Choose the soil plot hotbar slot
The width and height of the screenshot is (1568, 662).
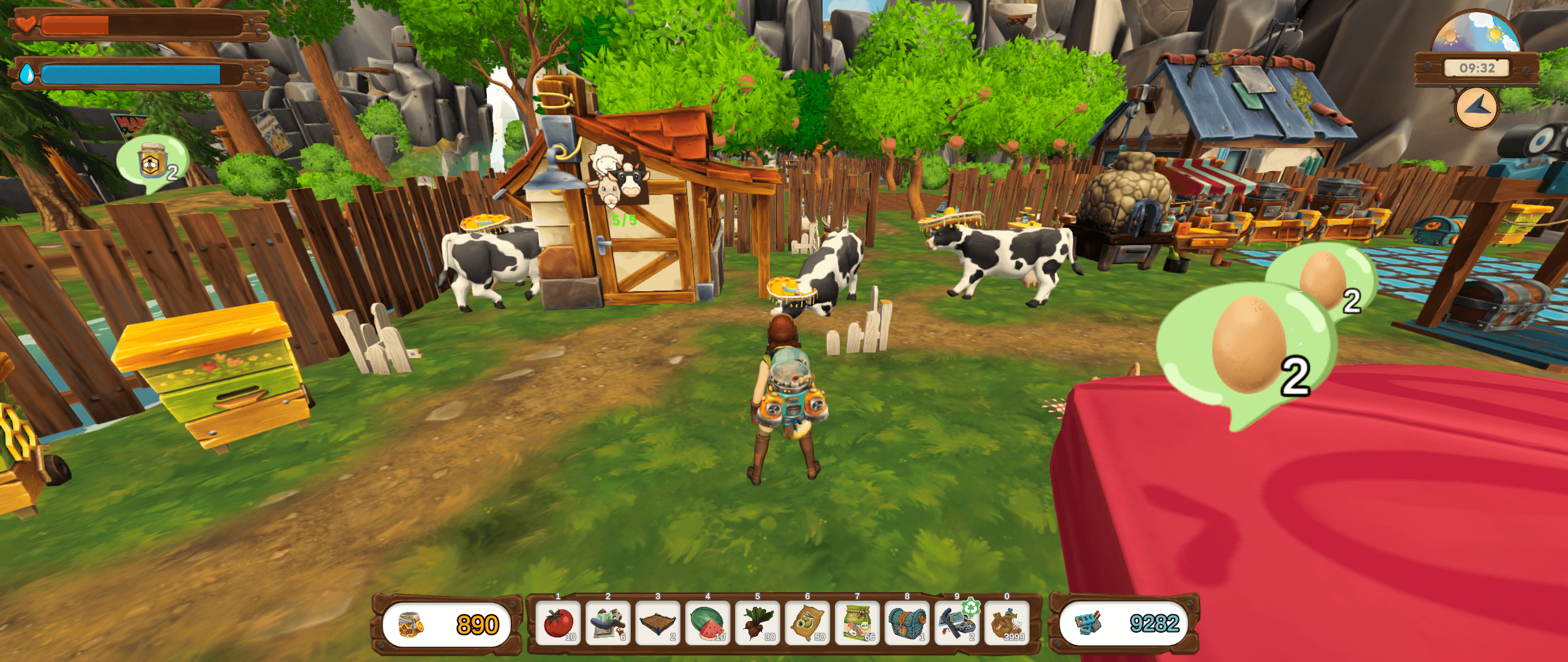[x=658, y=623]
